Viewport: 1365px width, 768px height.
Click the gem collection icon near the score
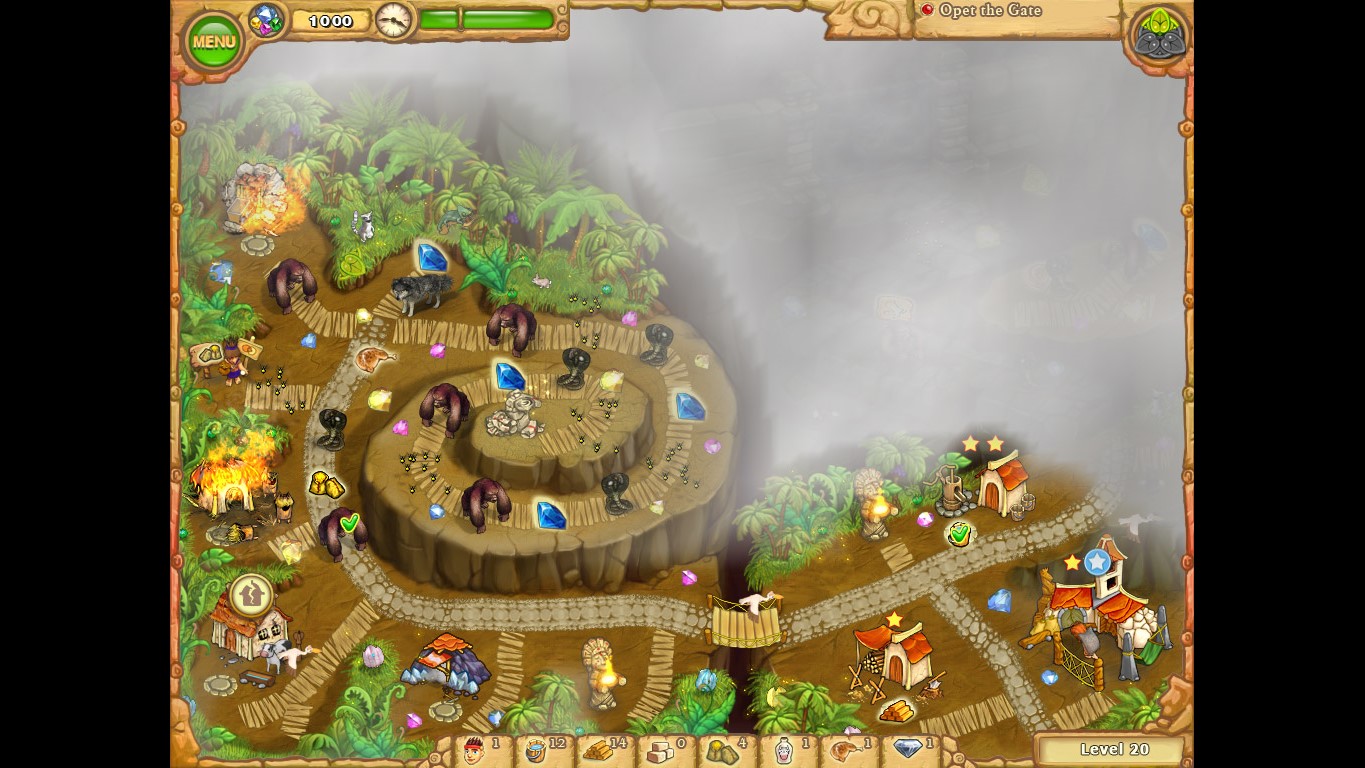[265, 18]
